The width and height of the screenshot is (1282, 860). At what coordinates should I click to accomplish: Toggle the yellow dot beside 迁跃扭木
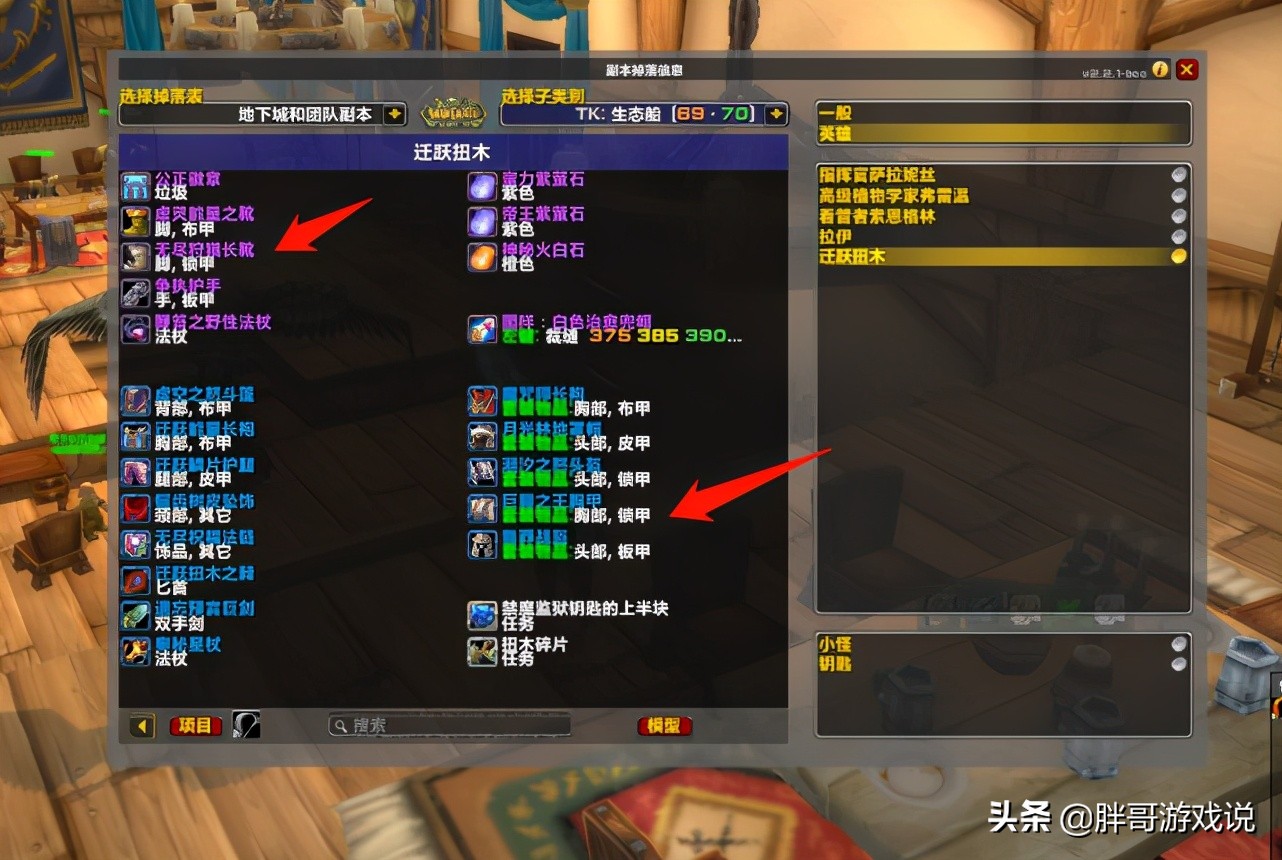[1175, 256]
